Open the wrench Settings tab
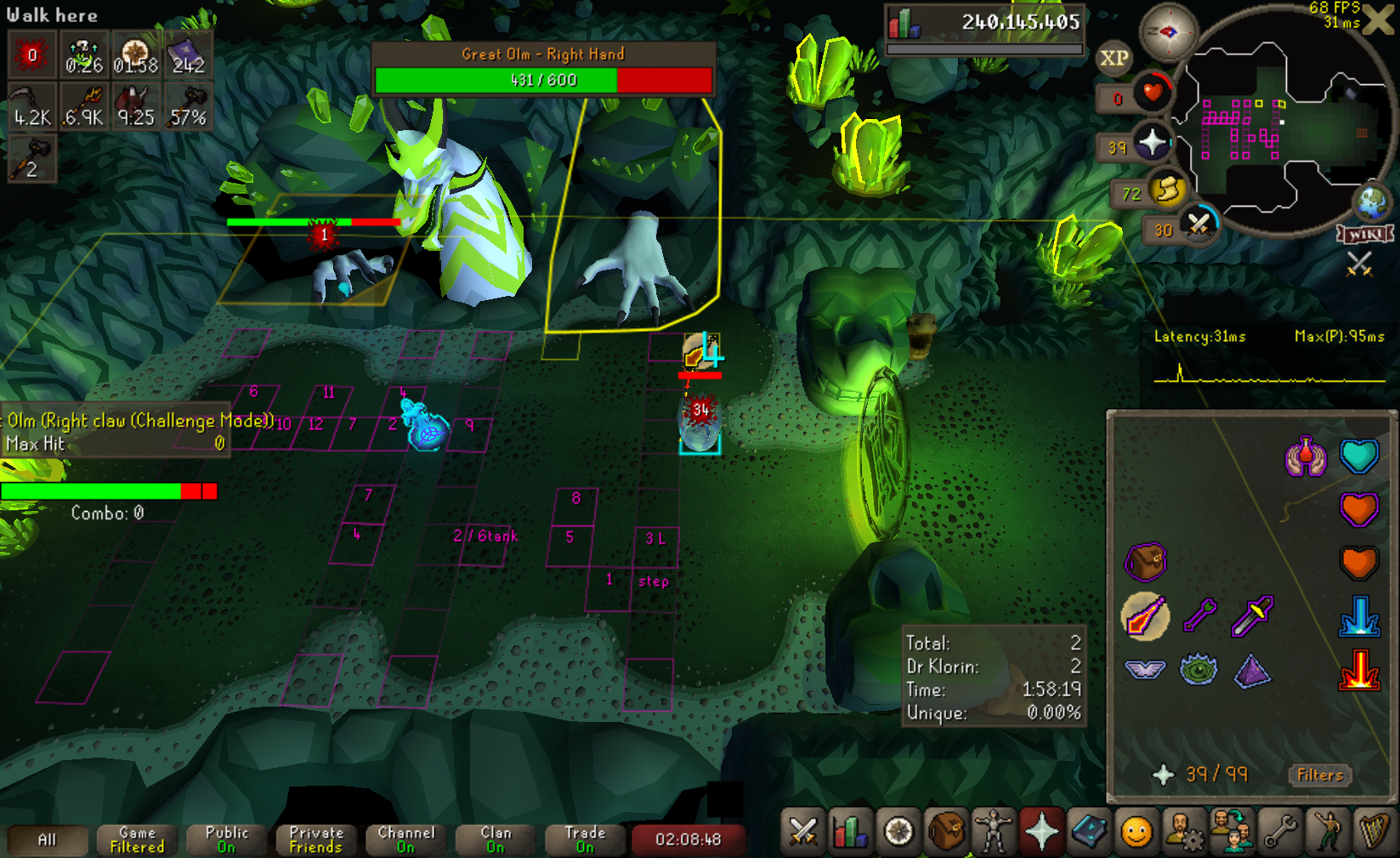The image size is (1400, 858). (x=1279, y=831)
